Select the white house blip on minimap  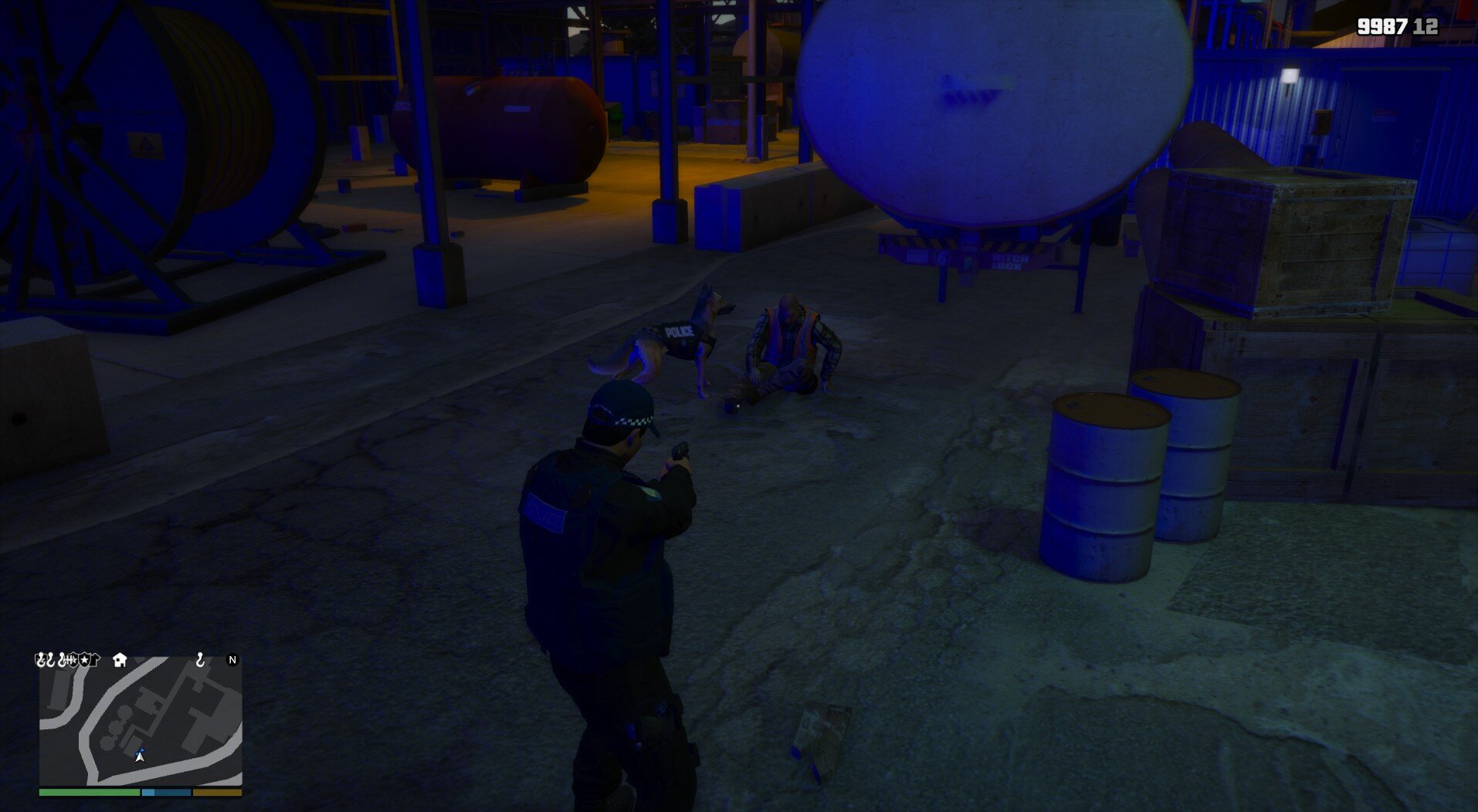point(120,659)
